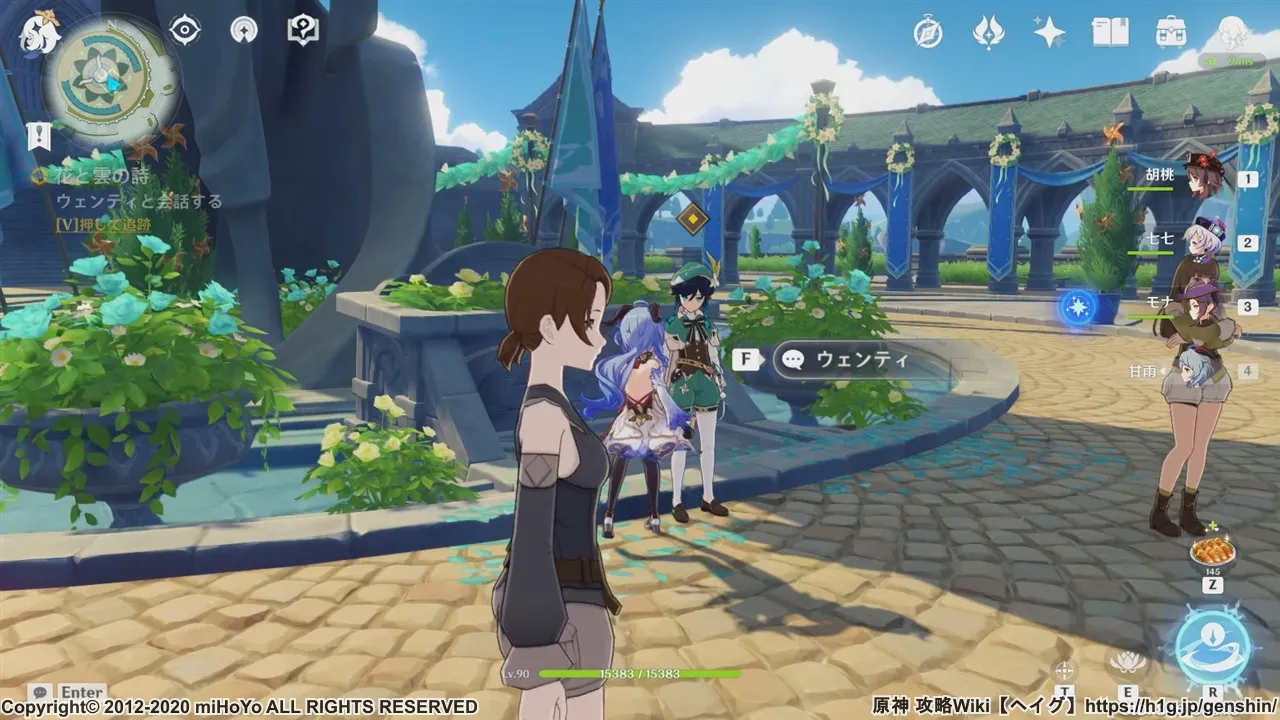
Task: Open the four-point star Wish icon
Action: (1049, 33)
